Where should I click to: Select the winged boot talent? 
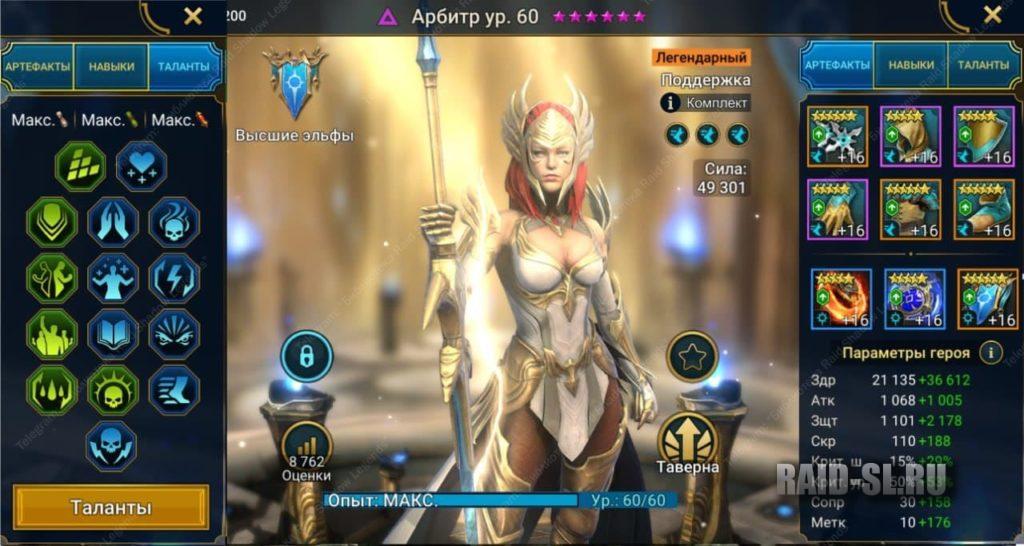pyautogui.click(x=174, y=390)
